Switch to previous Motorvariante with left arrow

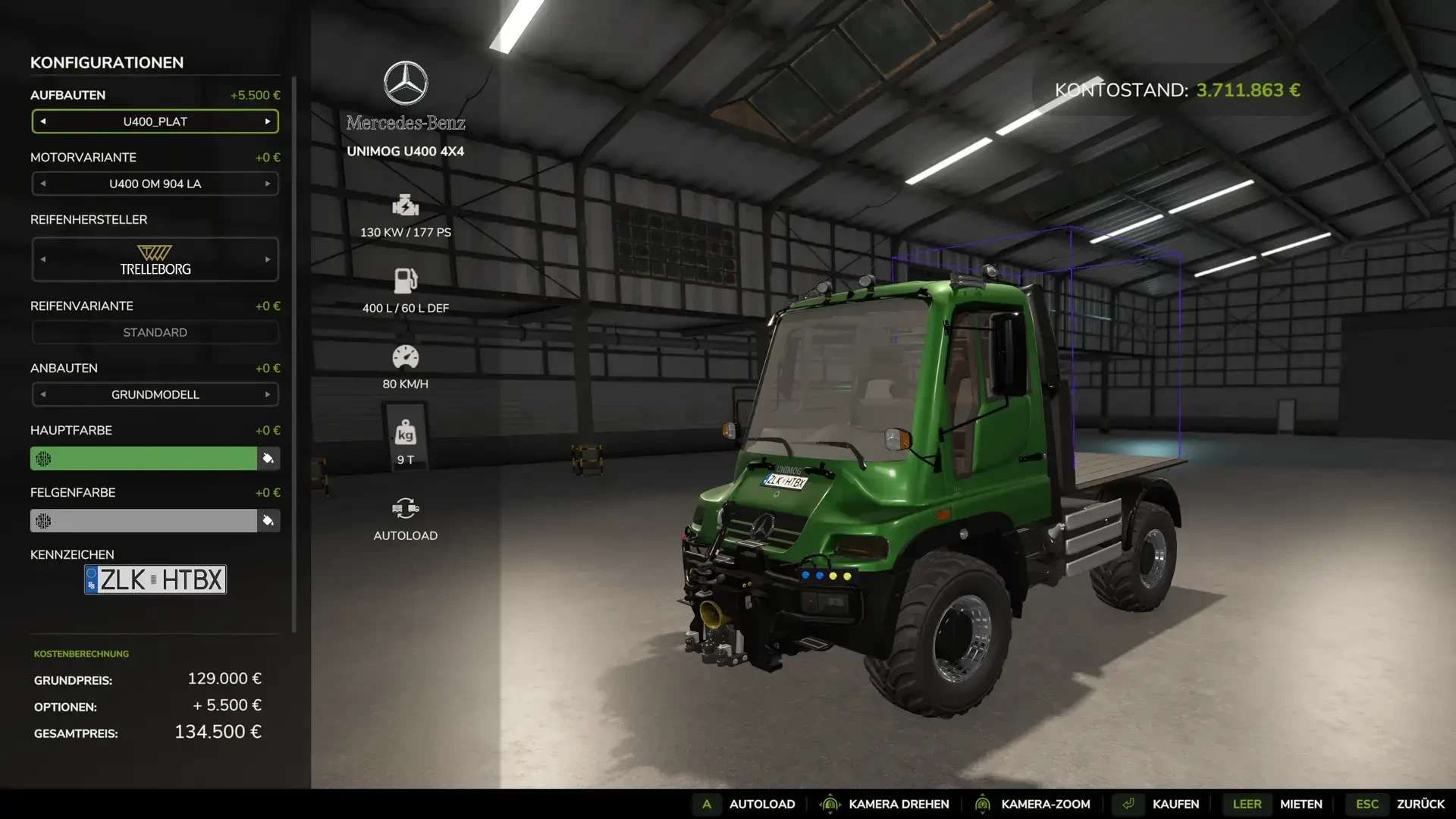[x=43, y=184]
